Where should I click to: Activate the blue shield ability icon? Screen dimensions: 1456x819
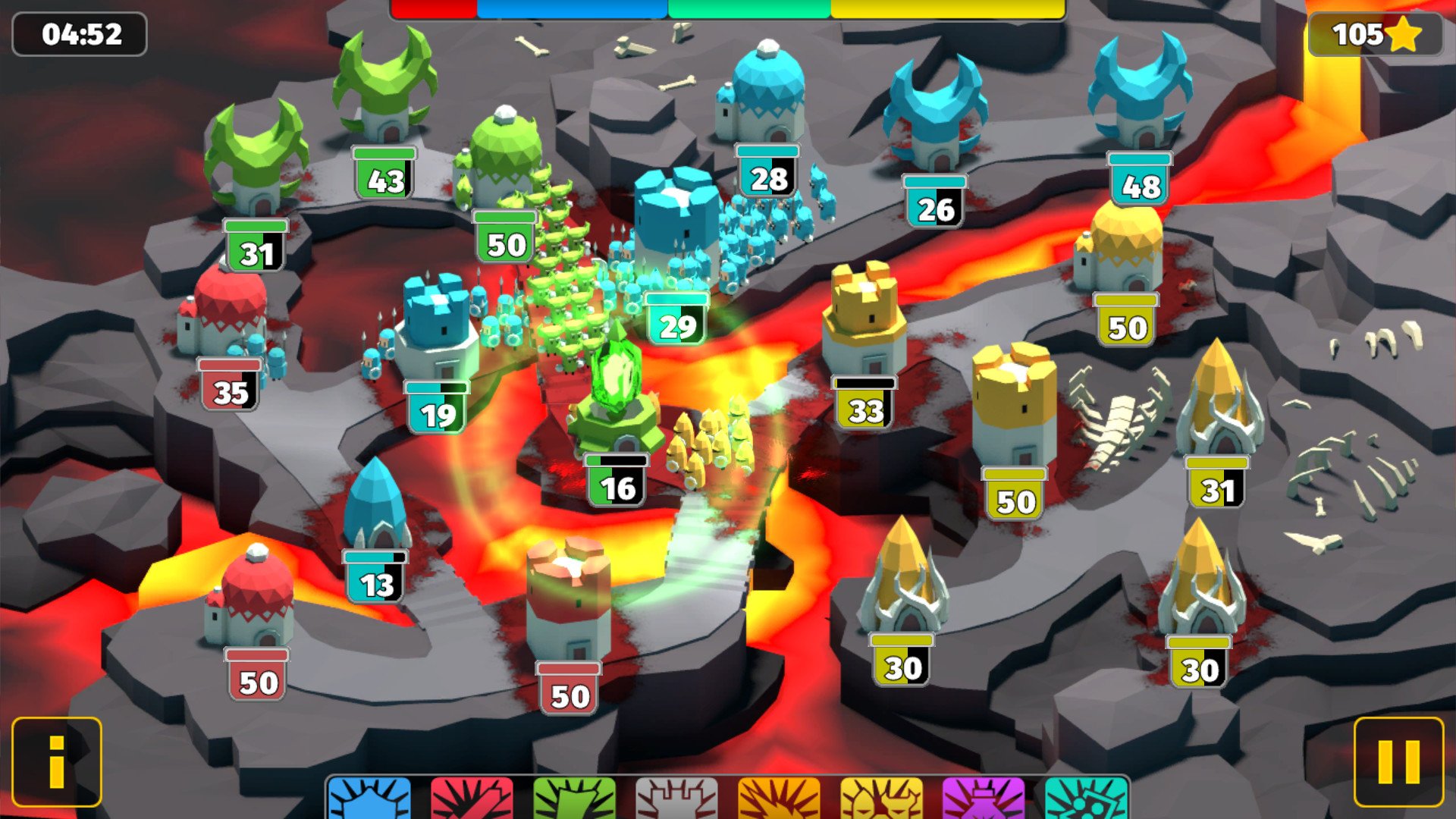coord(370,799)
